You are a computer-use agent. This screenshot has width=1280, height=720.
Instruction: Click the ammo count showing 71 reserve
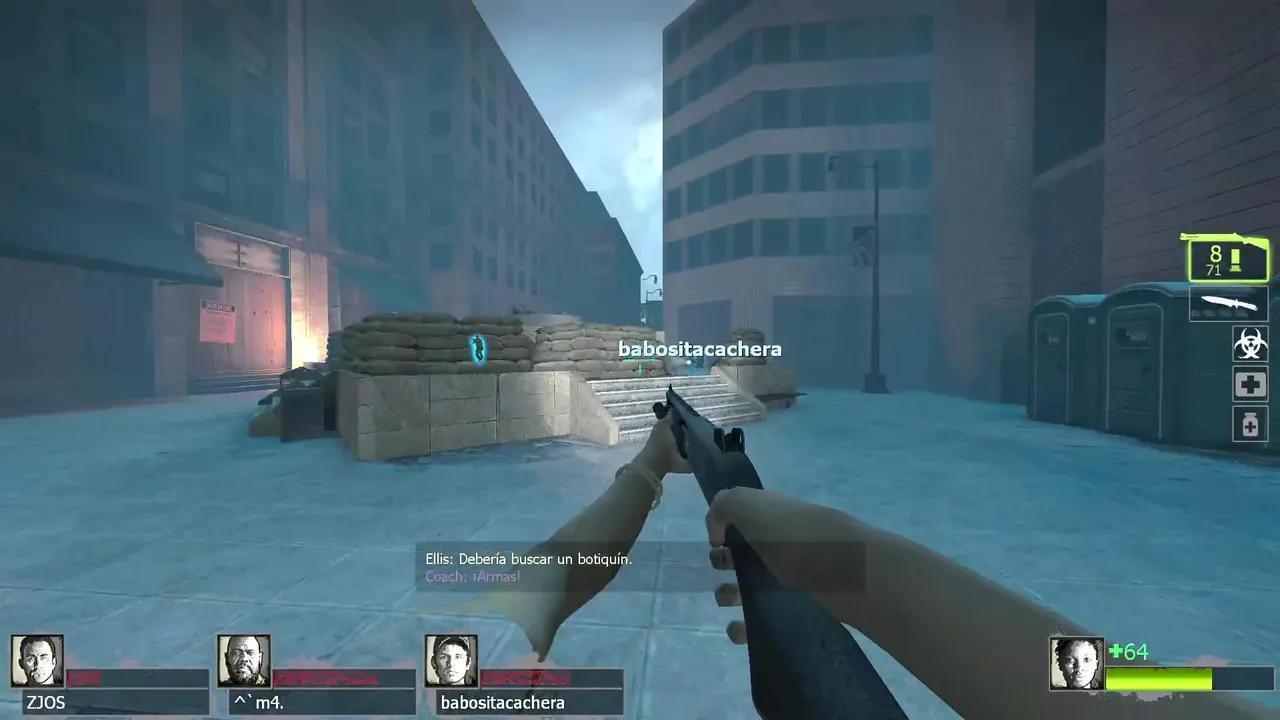[1216, 271]
